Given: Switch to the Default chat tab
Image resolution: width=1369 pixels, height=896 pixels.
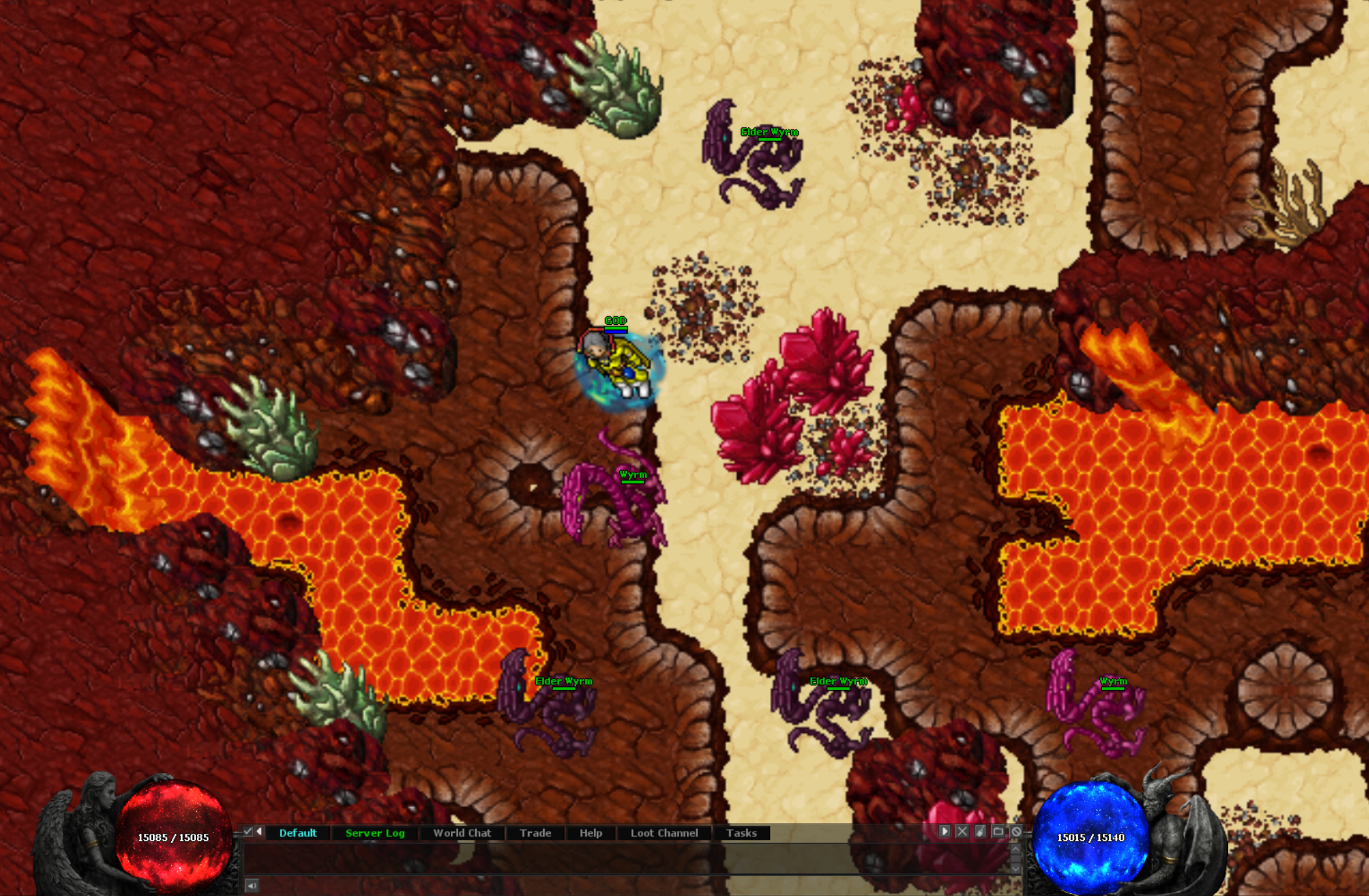Looking at the screenshot, I should [298, 832].
